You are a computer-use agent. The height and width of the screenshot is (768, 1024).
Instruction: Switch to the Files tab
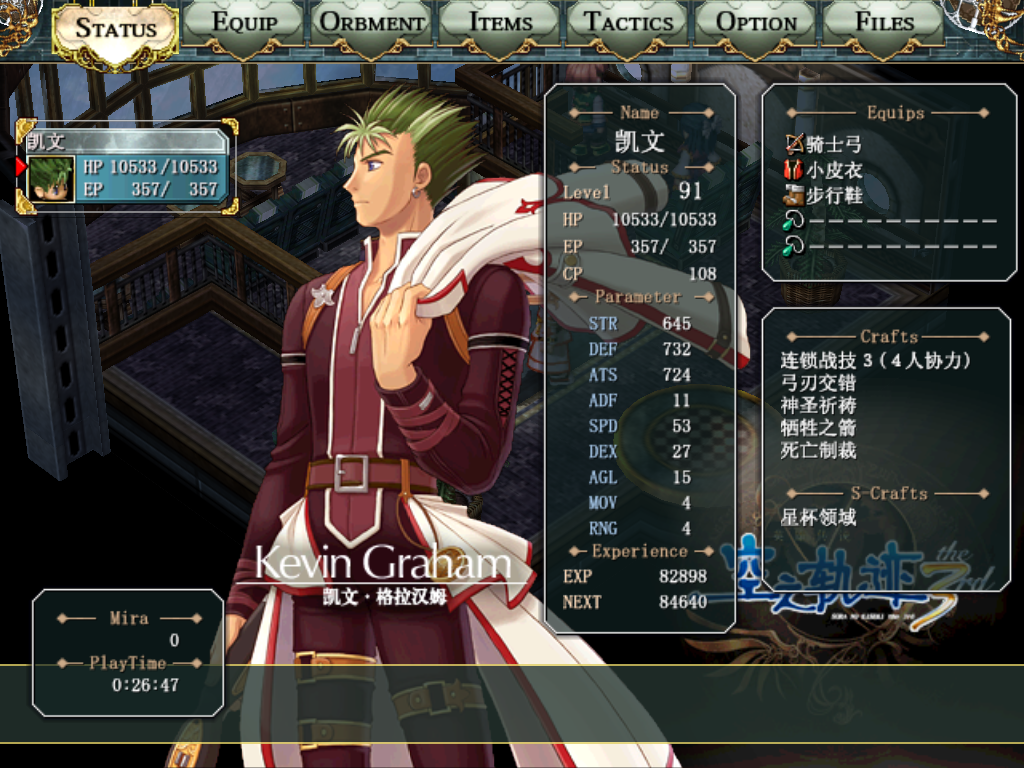(x=884, y=22)
